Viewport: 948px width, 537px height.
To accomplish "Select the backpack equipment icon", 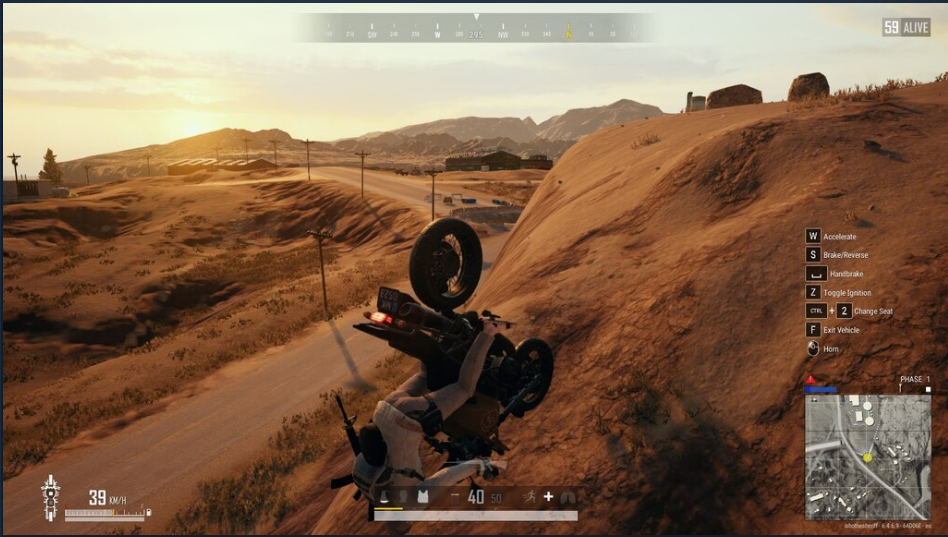I will click(384, 496).
